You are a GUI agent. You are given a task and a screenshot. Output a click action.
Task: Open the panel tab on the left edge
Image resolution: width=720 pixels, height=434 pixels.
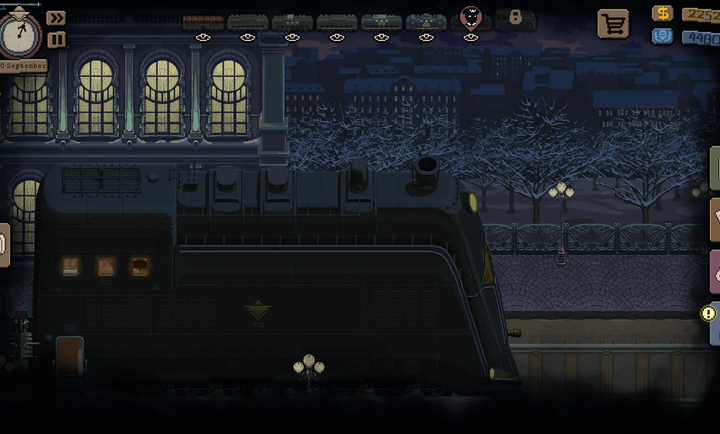point(4,244)
